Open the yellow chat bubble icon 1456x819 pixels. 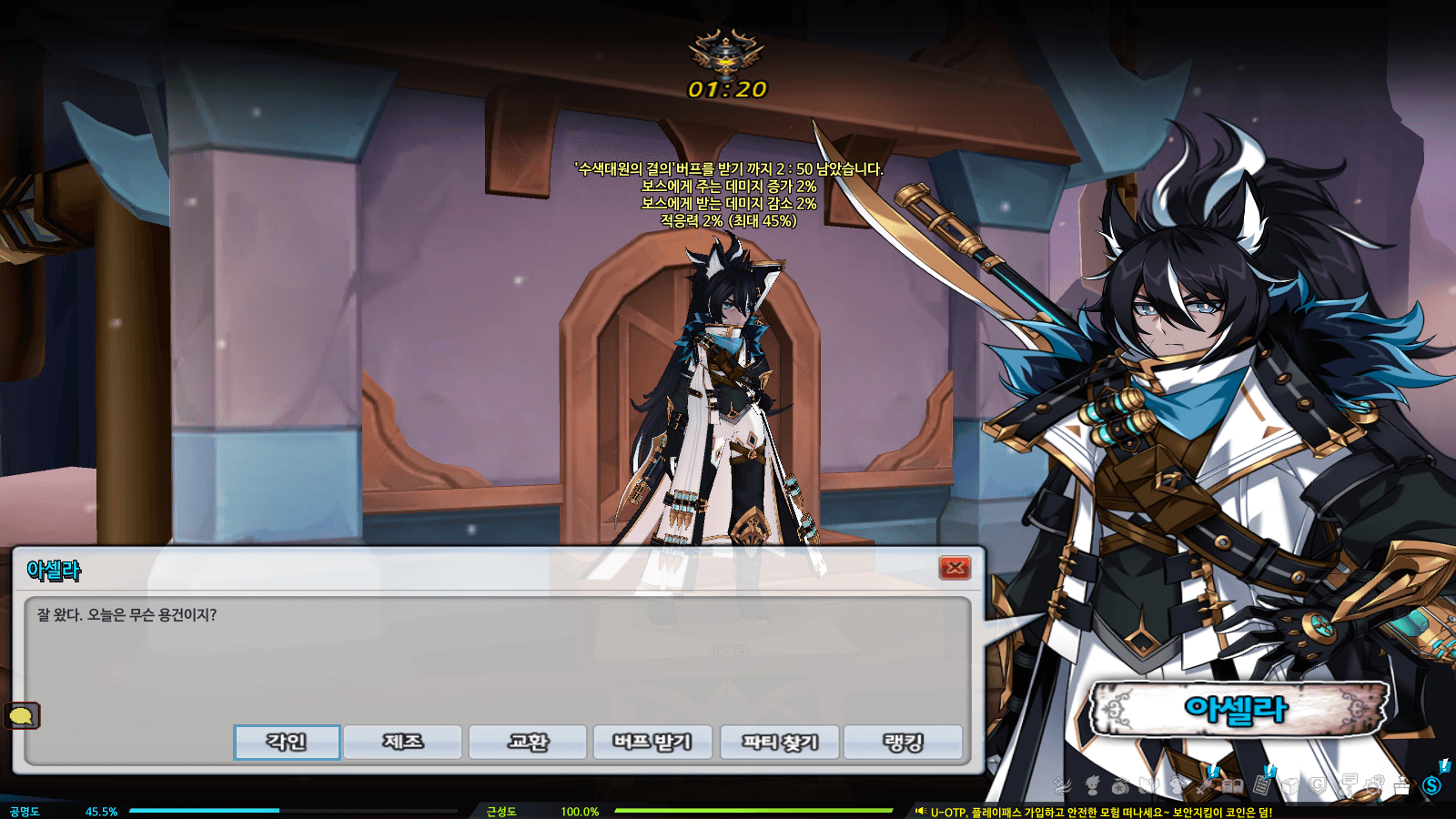[22, 716]
